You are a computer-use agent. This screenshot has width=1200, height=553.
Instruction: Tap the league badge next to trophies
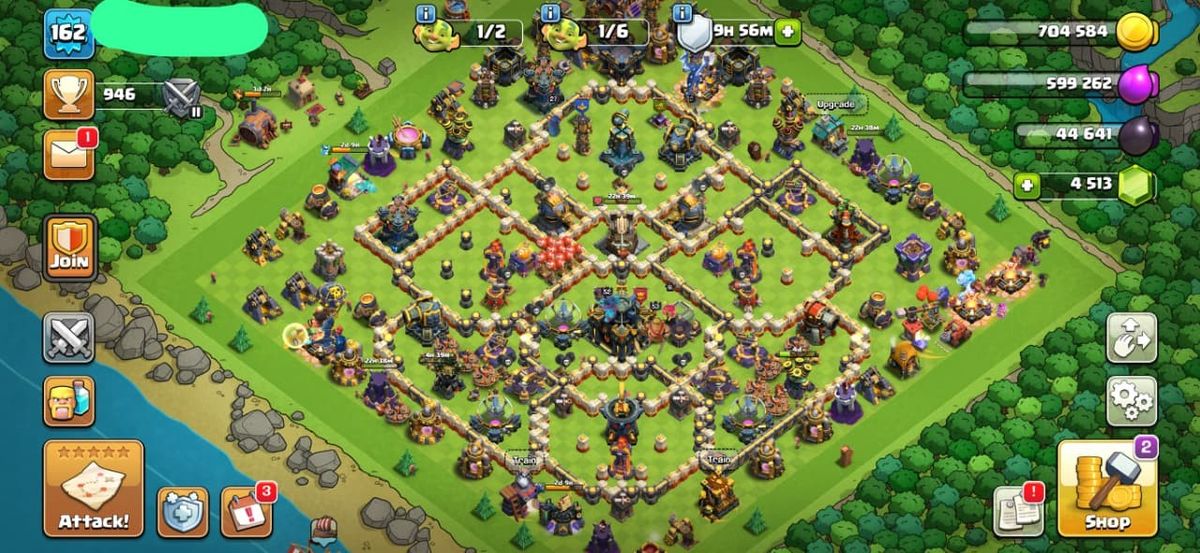[x=182, y=98]
